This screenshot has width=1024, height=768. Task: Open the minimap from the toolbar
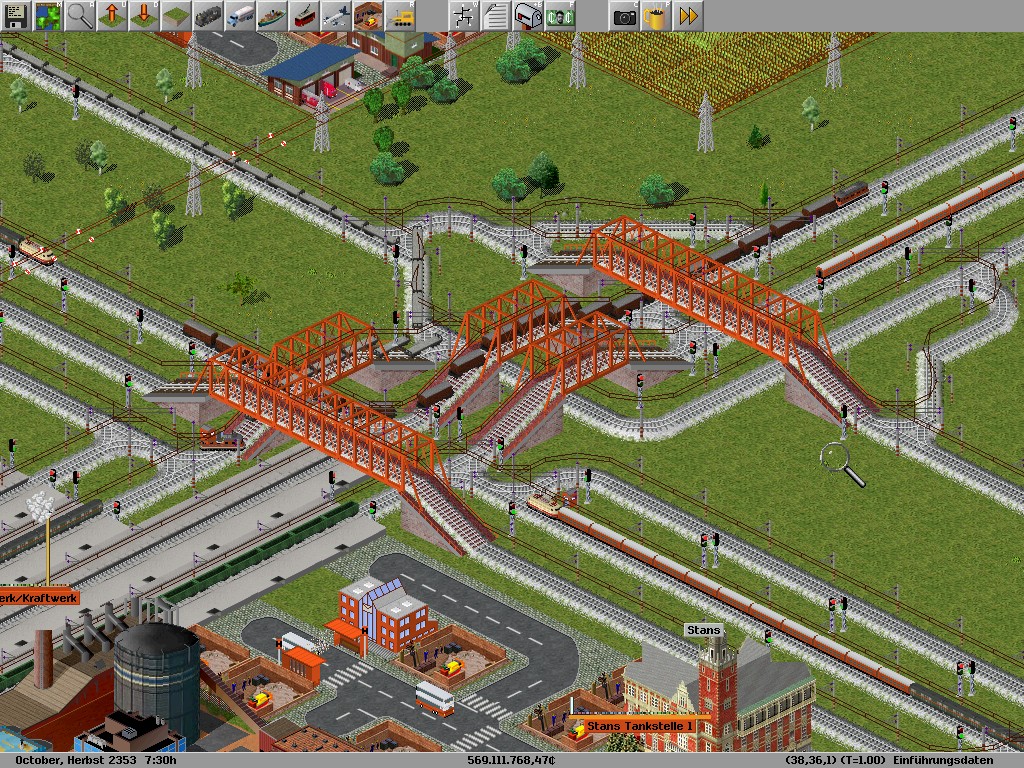pos(48,16)
